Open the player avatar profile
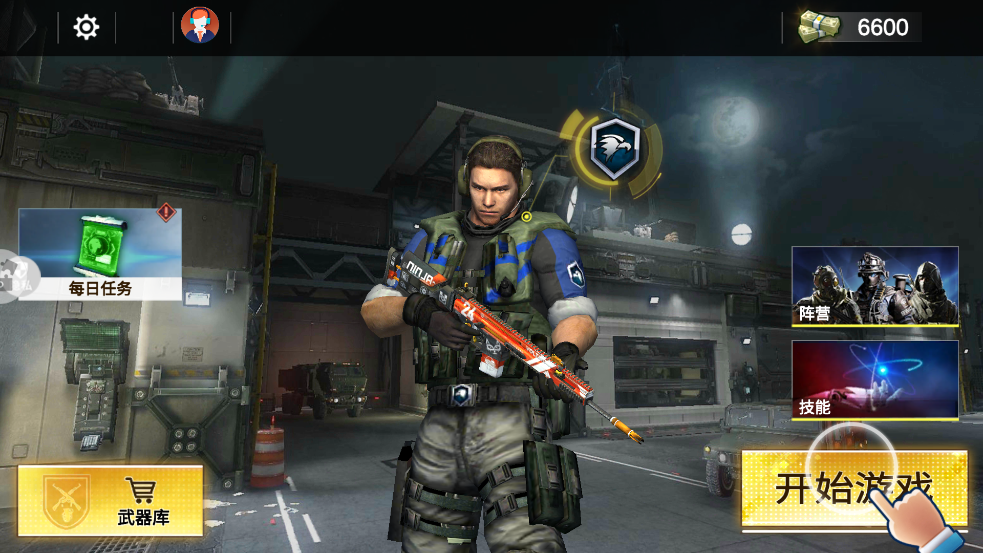The height and width of the screenshot is (553, 983). pyautogui.click(x=200, y=26)
